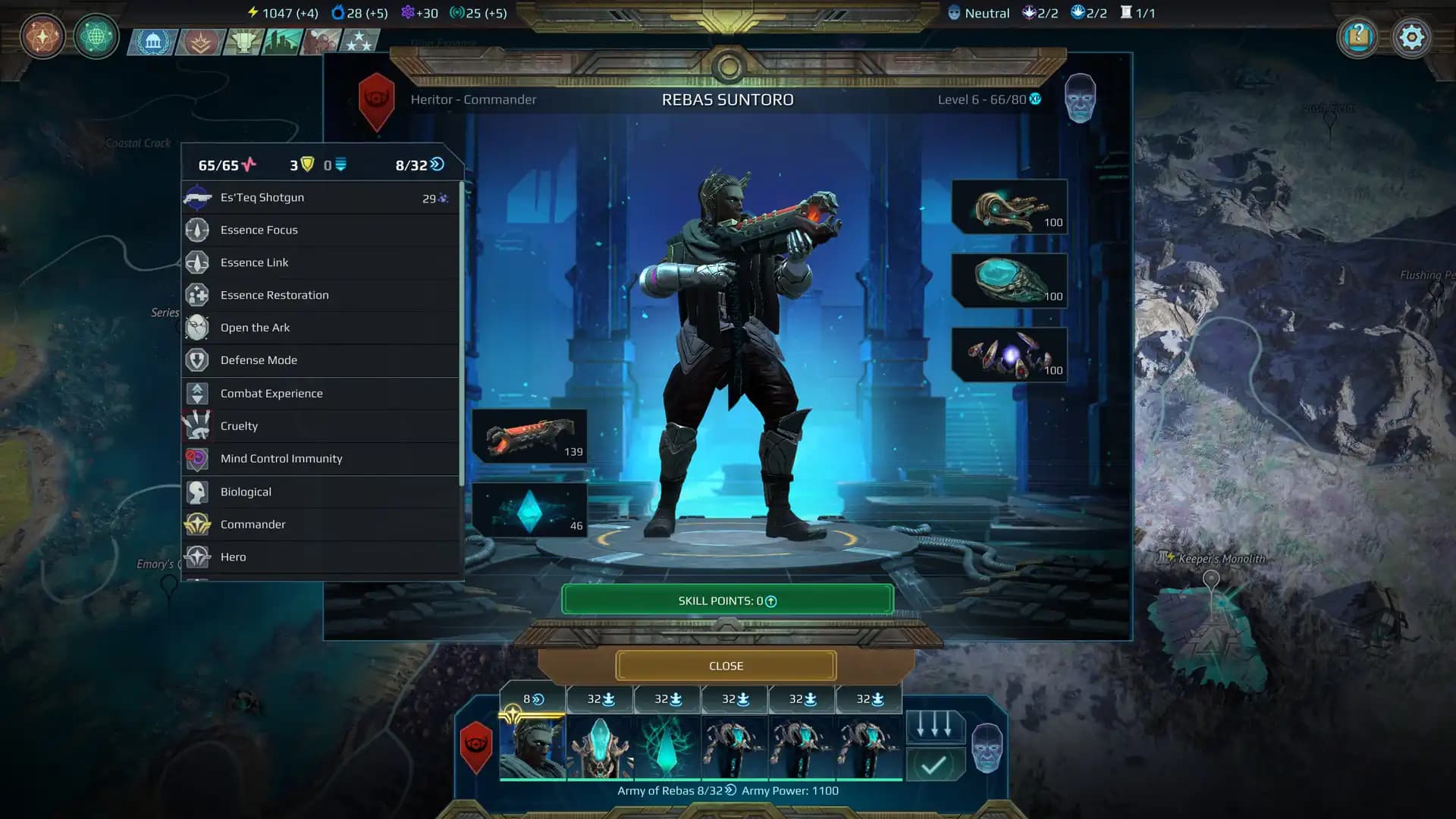Open the Empire government panel icon
The width and height of the screenshot is (1456, 819).
point(154,42)
